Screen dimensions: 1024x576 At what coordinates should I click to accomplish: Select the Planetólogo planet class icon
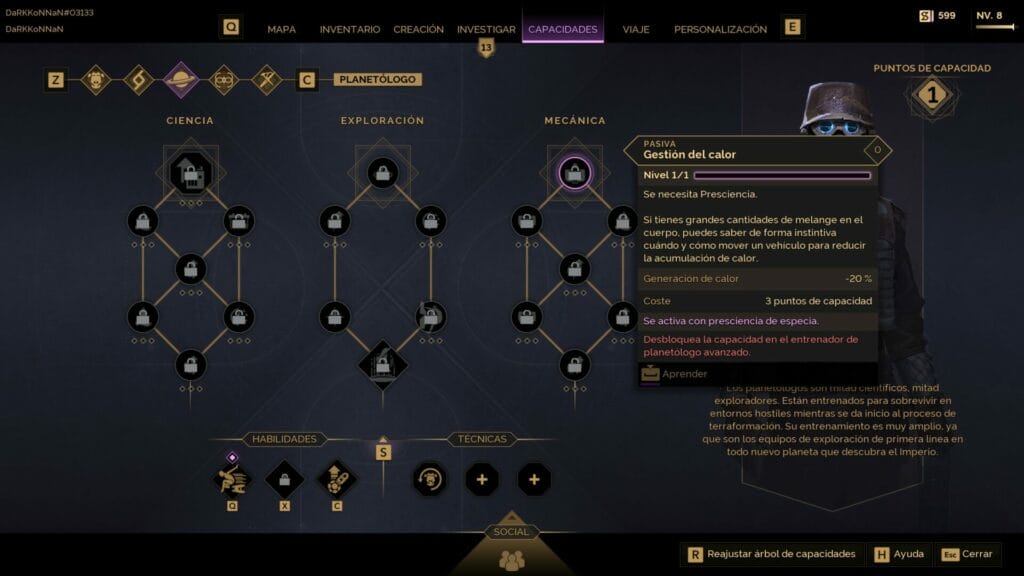coord(181,79)
